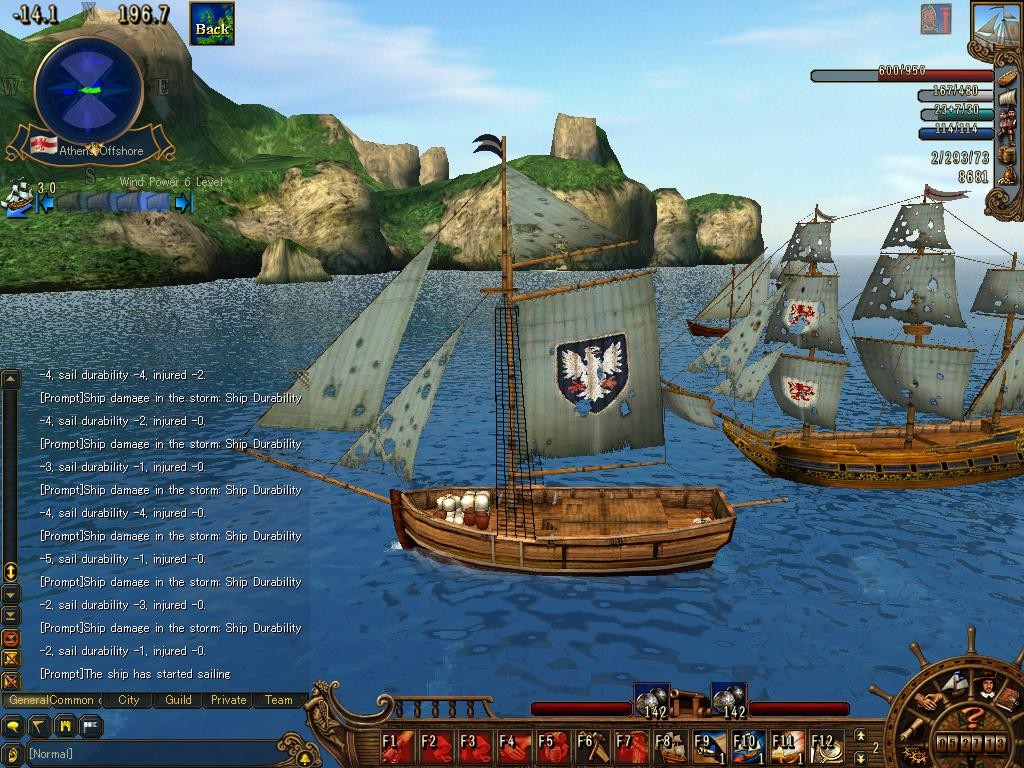Open the Guild chat tab
The height and width of the screenshot is (768, 1024).
pyautogui.click(x=178, y=700)
